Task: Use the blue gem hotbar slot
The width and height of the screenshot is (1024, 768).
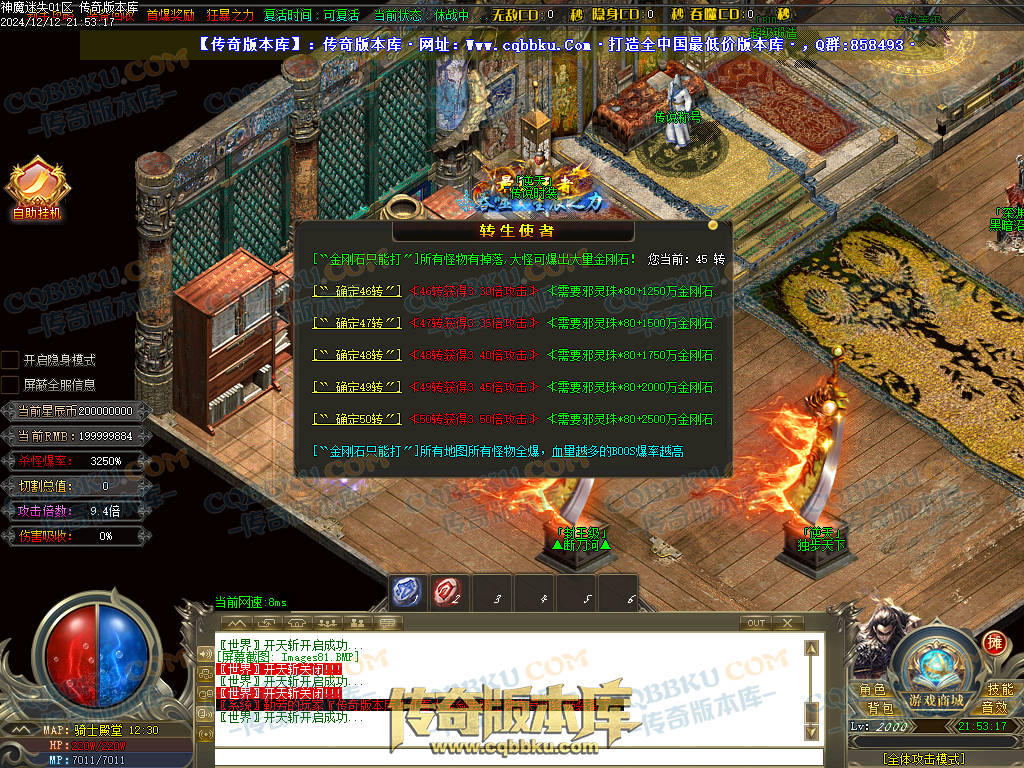Action: [405, 592]
